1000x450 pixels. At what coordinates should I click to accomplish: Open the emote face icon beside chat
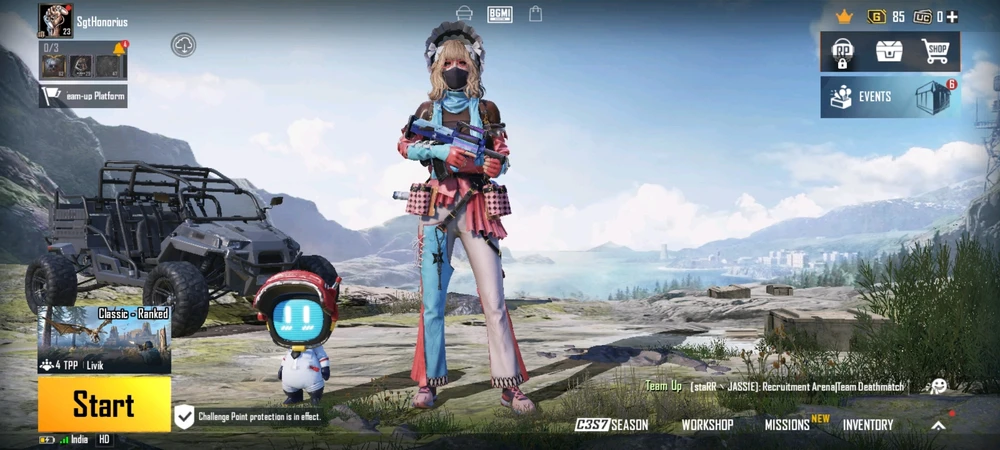[x=938, y=386]
